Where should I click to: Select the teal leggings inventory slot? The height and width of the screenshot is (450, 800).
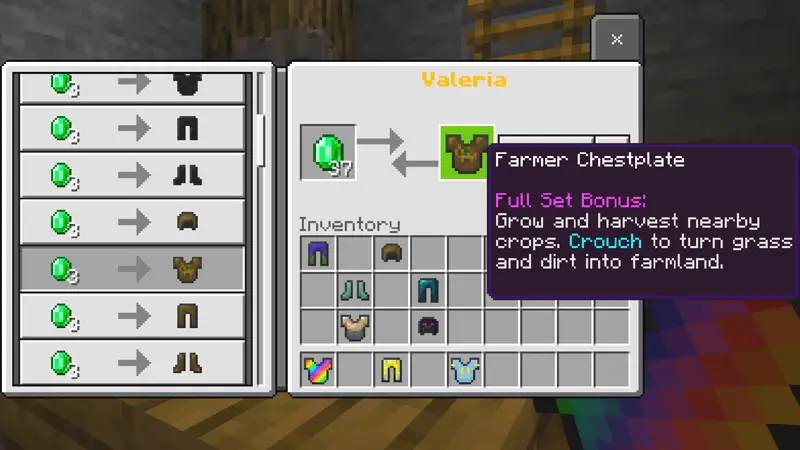[428, 290]
